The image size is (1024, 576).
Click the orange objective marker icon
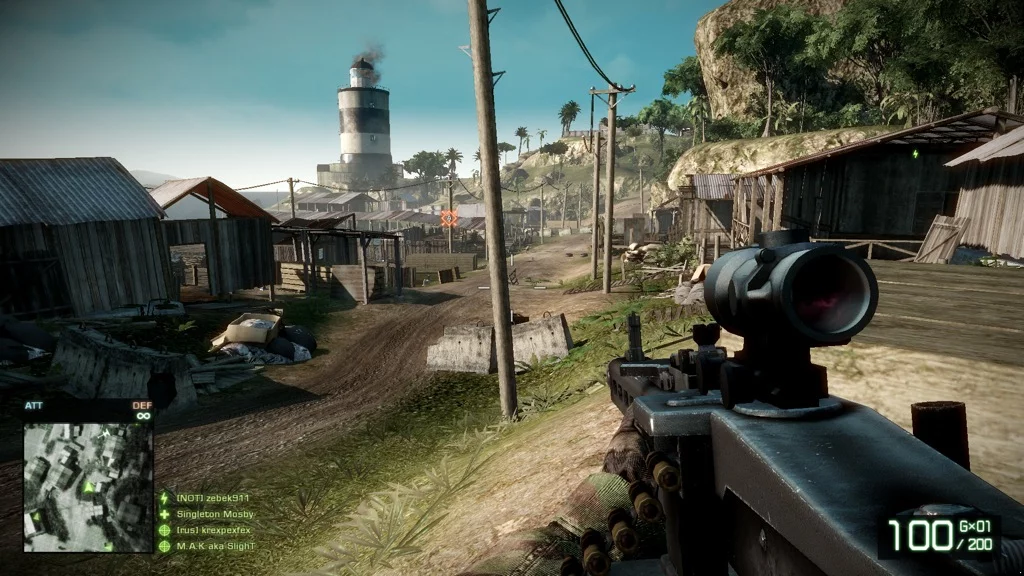tap(448, 217)
